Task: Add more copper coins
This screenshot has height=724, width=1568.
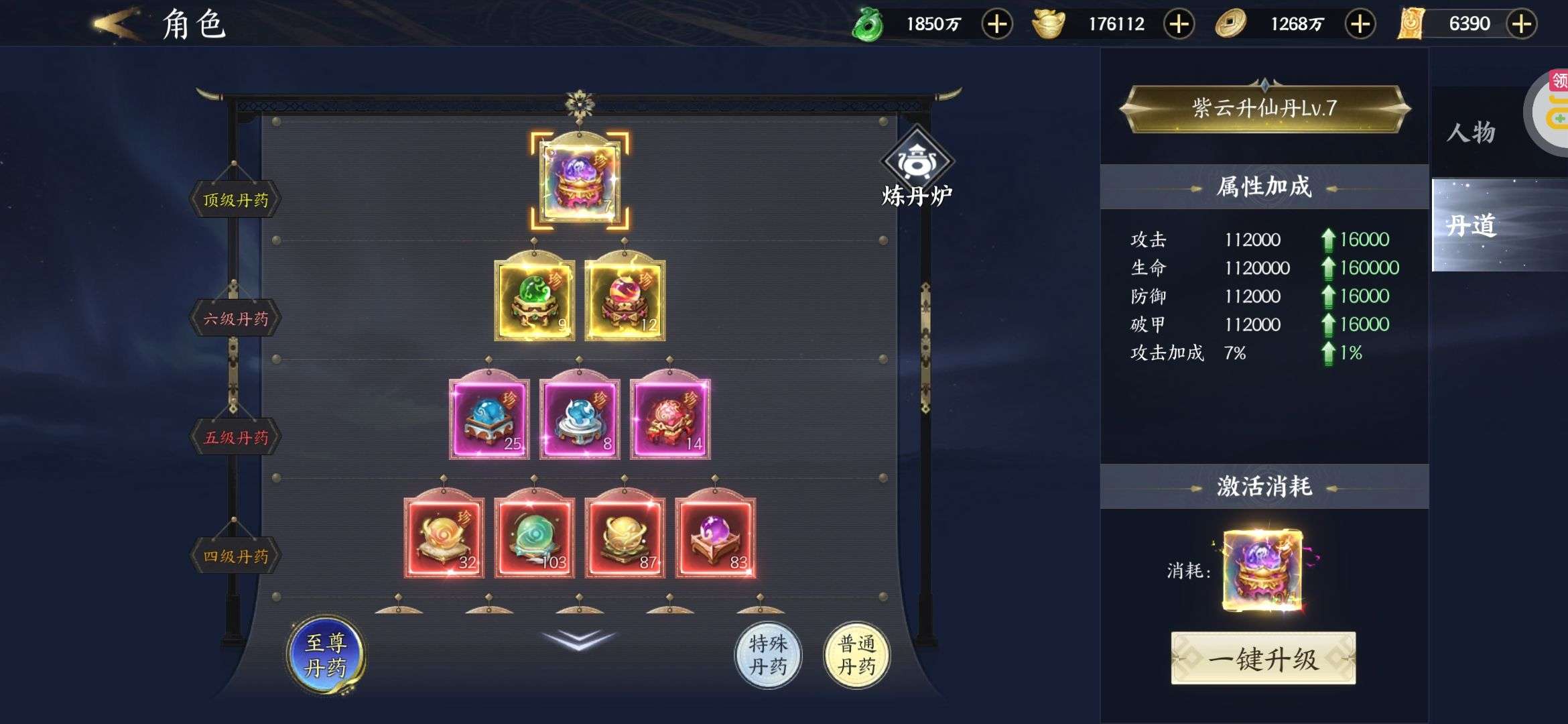Action: (1360, 25)
